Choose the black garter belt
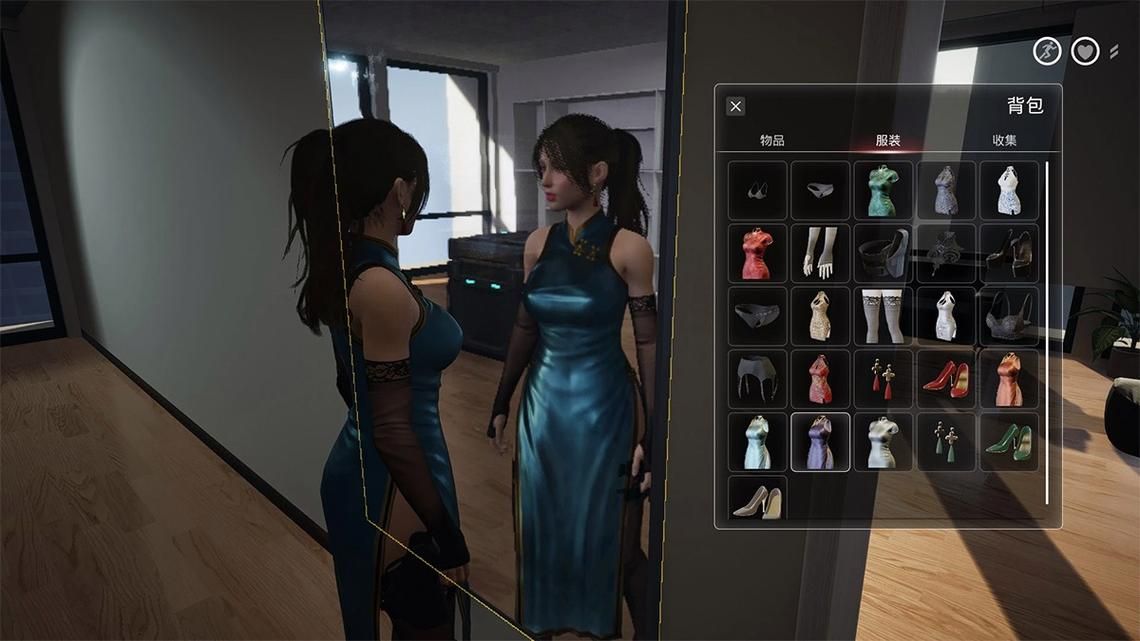 point(757,379)
